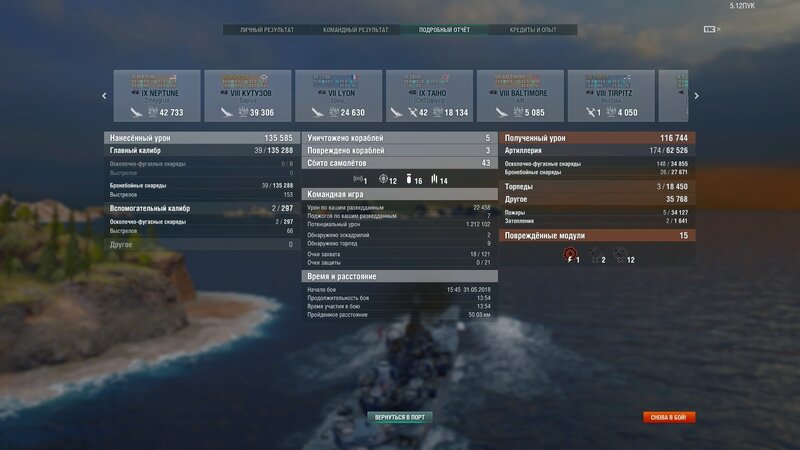800x450 pixels.
Task: Pick the VII Lyon ship card
Action: coord(339,96)
